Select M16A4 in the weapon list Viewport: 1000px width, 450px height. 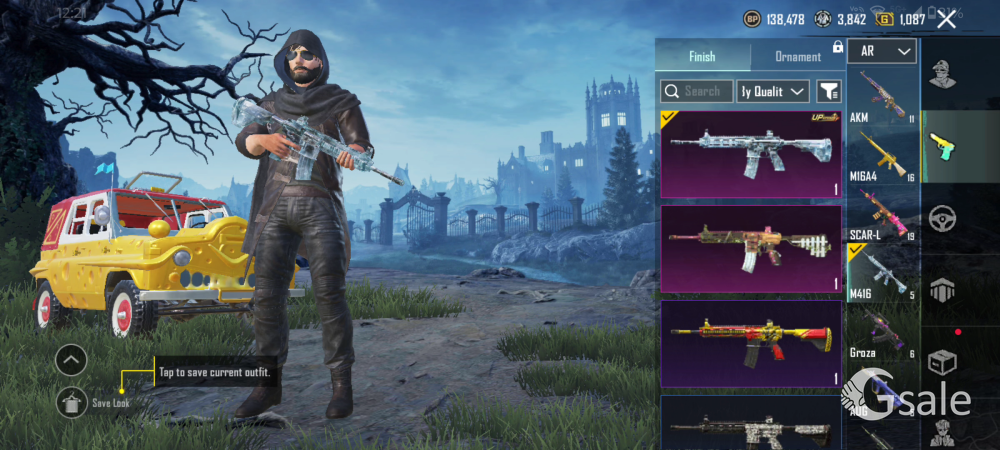coord(882,155)
